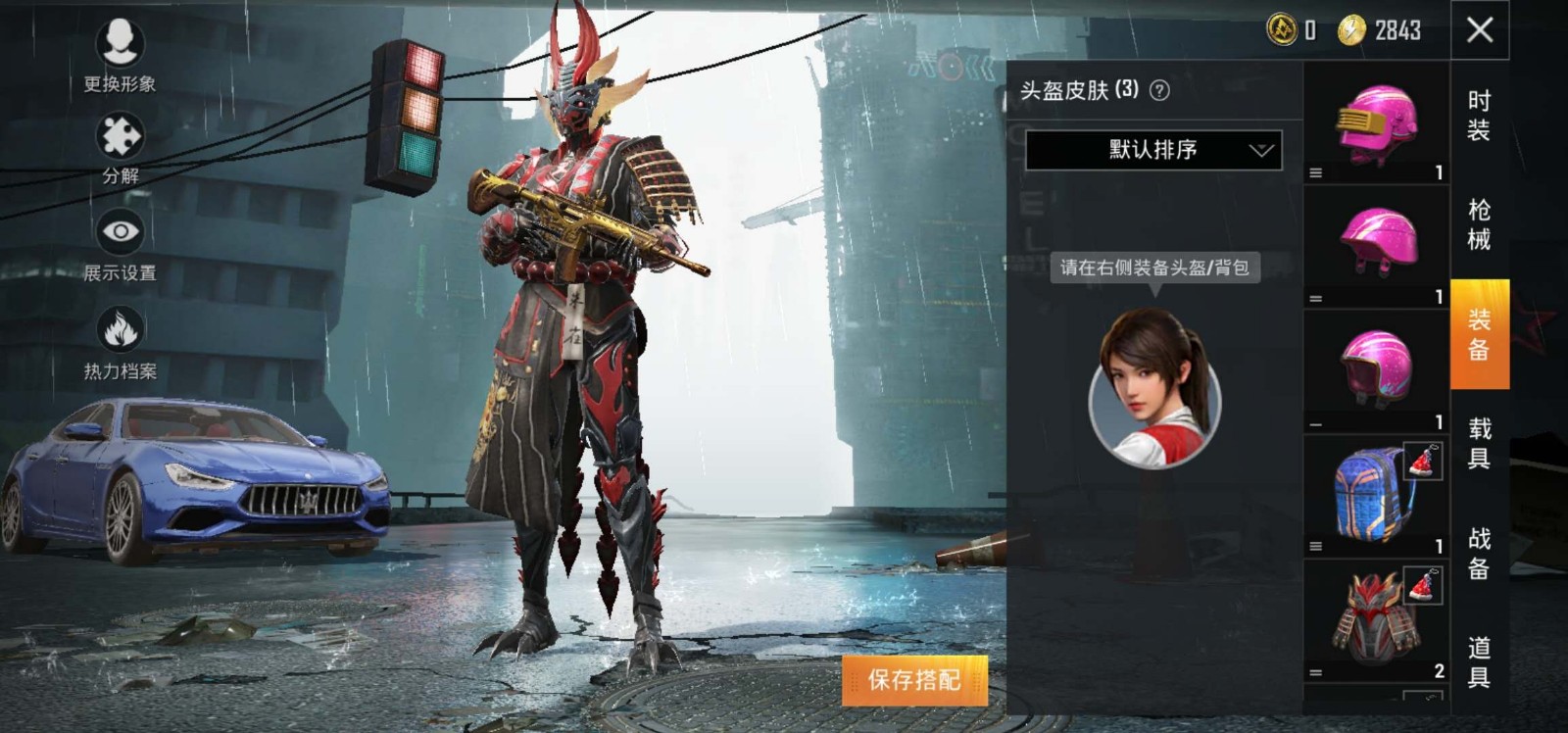Viewport: 1568px width, 733px height.
Task: Open the 默认排序 sort dropdown
Action: [1153, 150]
